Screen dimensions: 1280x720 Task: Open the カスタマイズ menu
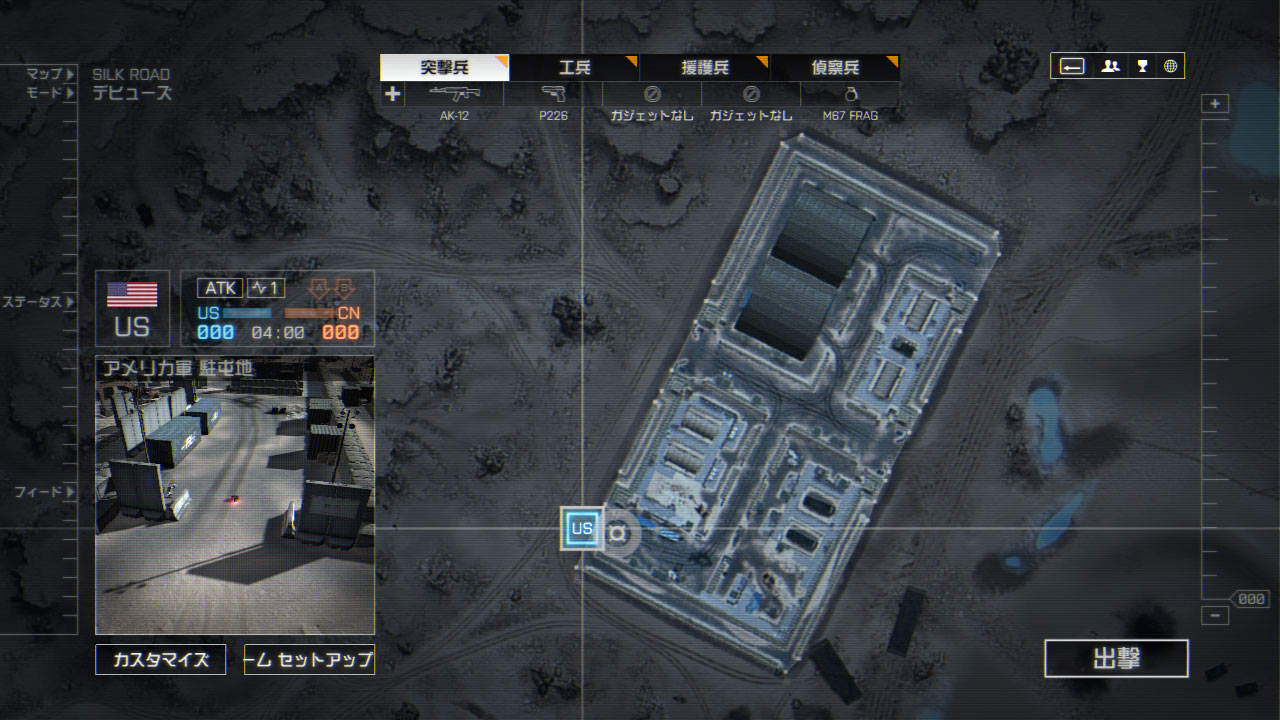[x=161, y=660]
